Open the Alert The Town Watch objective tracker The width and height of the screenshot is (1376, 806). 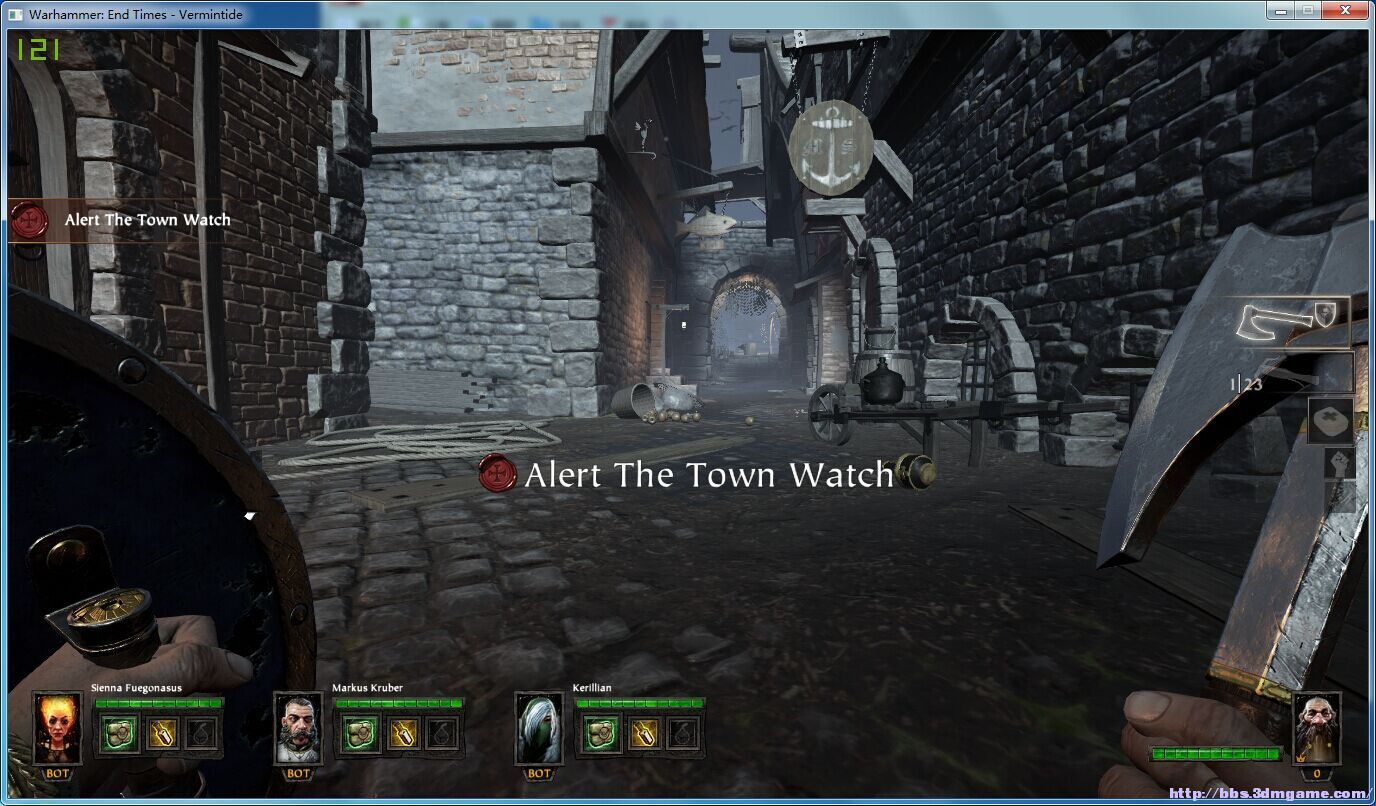120,220
